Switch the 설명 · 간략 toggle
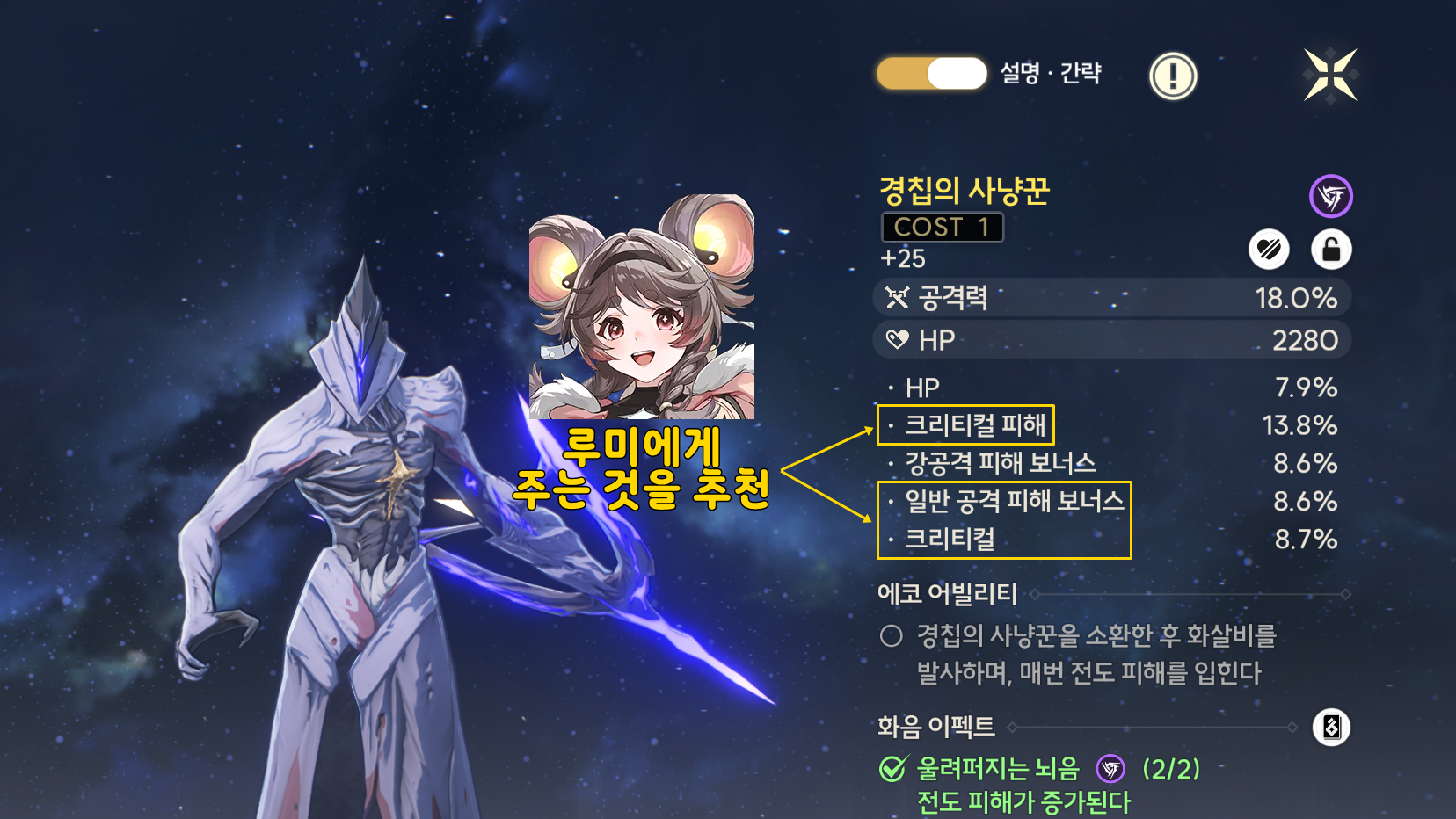The width and height of the screenshot is (1456, 819). click(x=930, y=73)
